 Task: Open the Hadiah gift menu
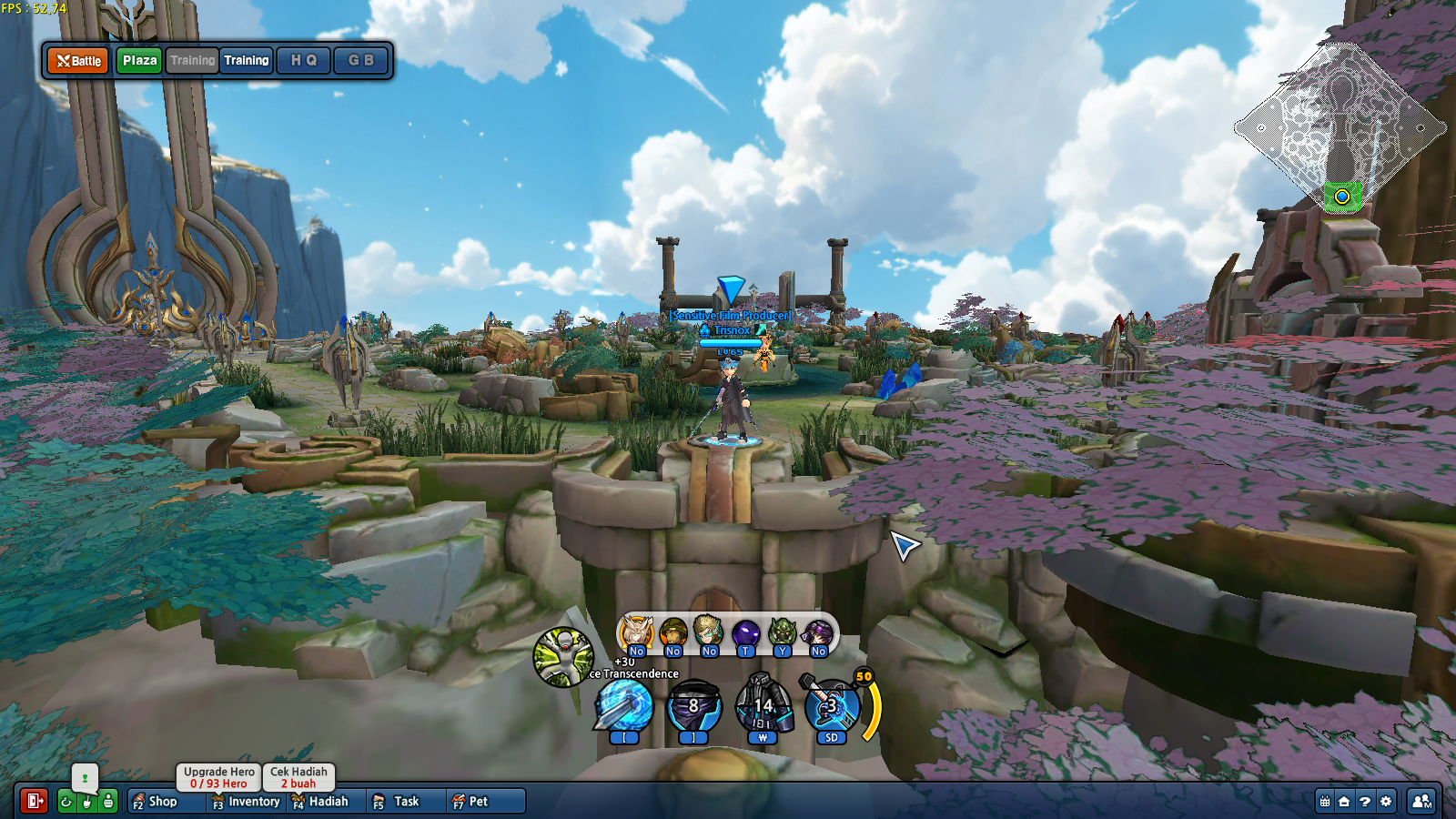320,802
